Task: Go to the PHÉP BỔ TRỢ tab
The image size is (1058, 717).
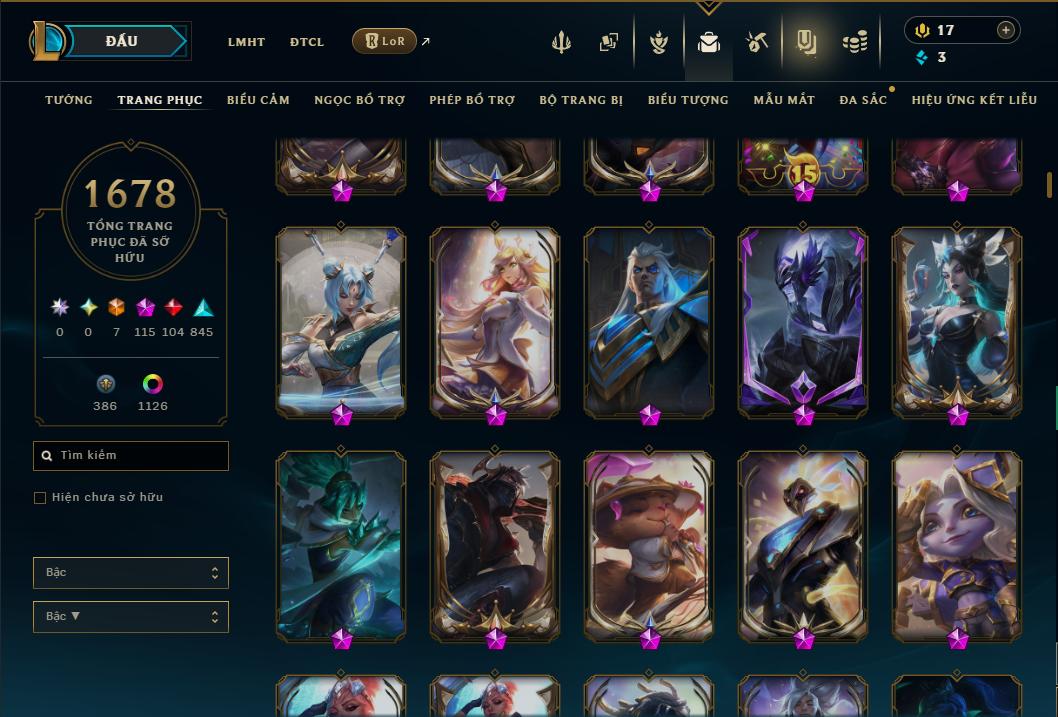Action: pyautogui.click(x=472, y=100)
